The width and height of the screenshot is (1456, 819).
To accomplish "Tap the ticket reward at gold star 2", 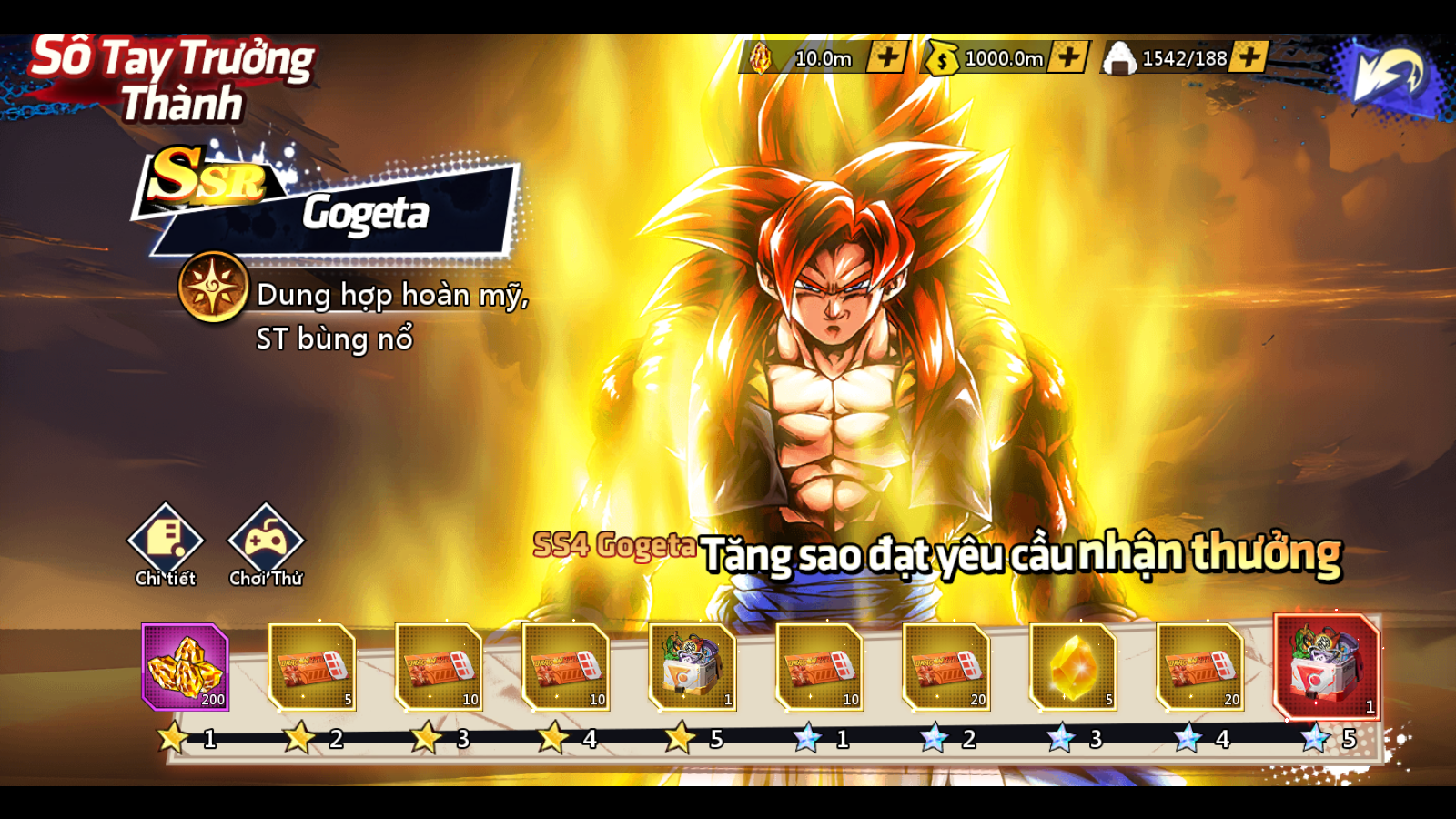I will [312, 666].
